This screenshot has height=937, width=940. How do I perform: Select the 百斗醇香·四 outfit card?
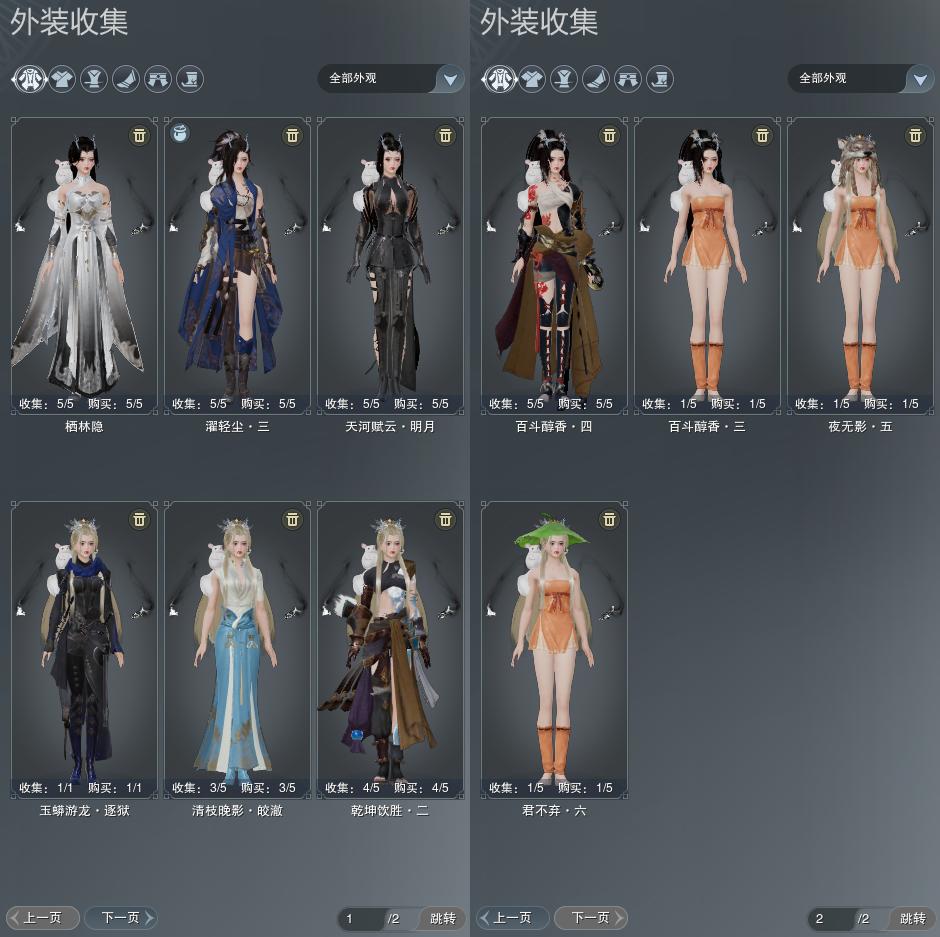tap(554, 260)
